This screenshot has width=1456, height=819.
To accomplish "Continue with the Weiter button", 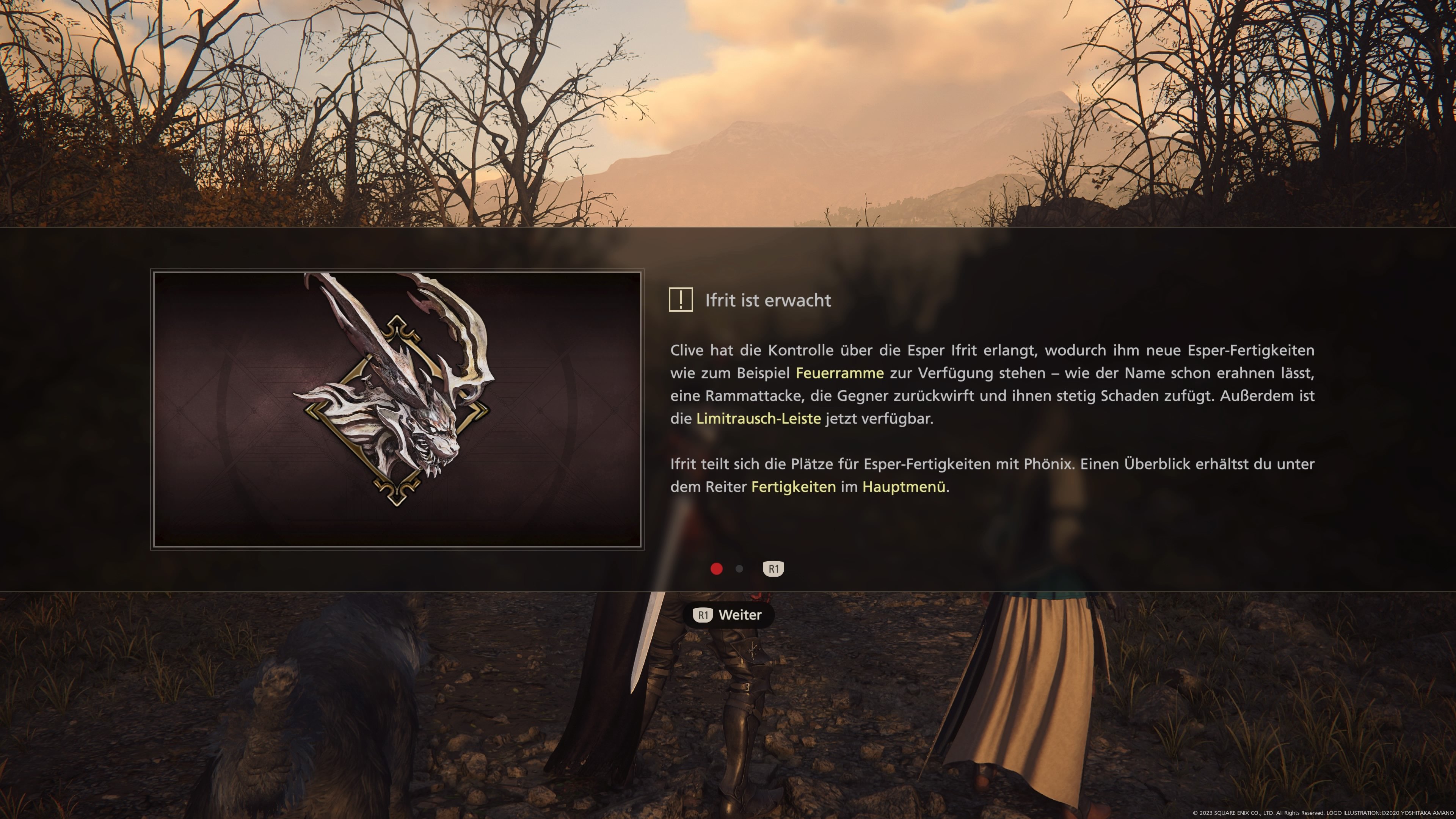I will point(728,615).
